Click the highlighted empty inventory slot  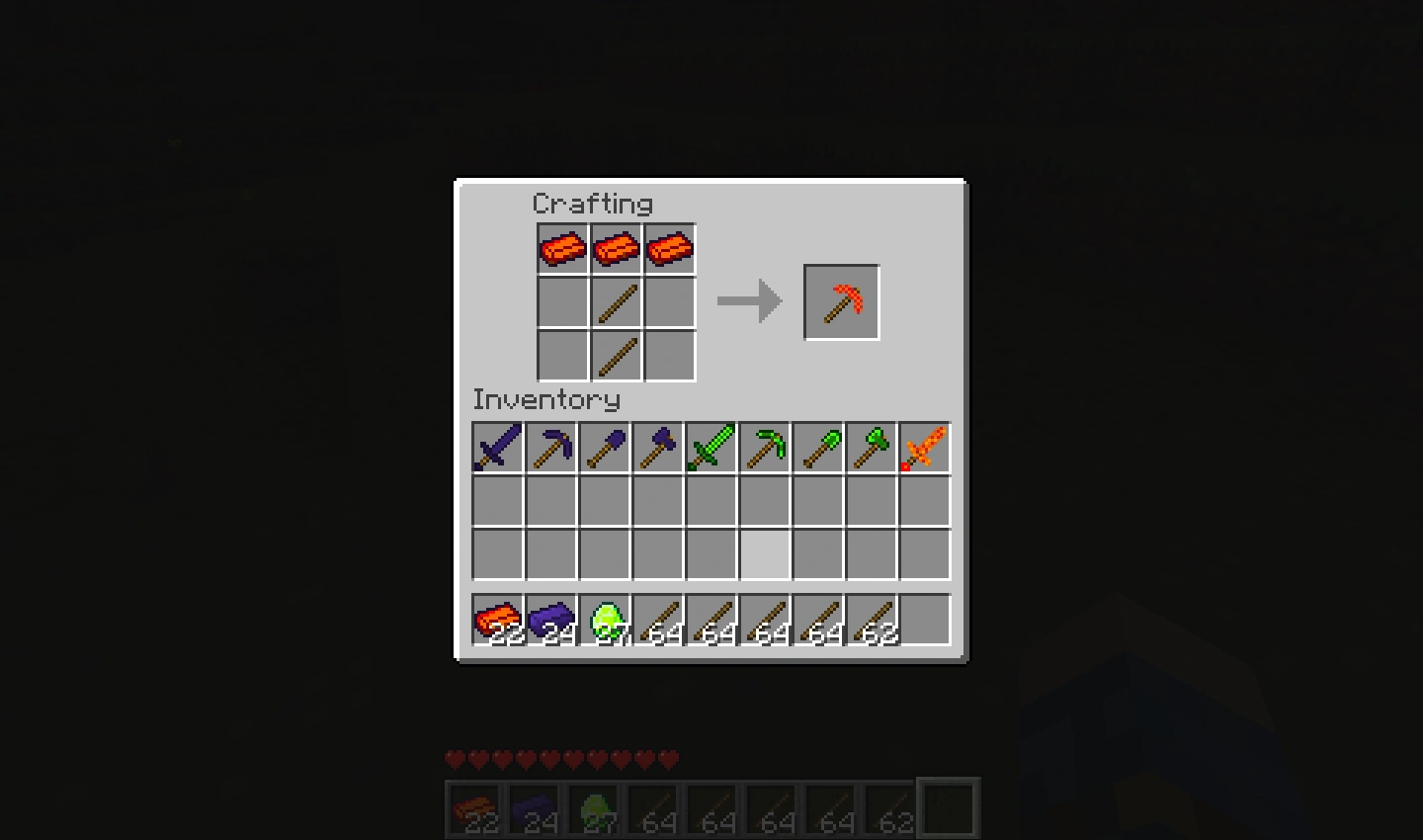pos(764,554)
